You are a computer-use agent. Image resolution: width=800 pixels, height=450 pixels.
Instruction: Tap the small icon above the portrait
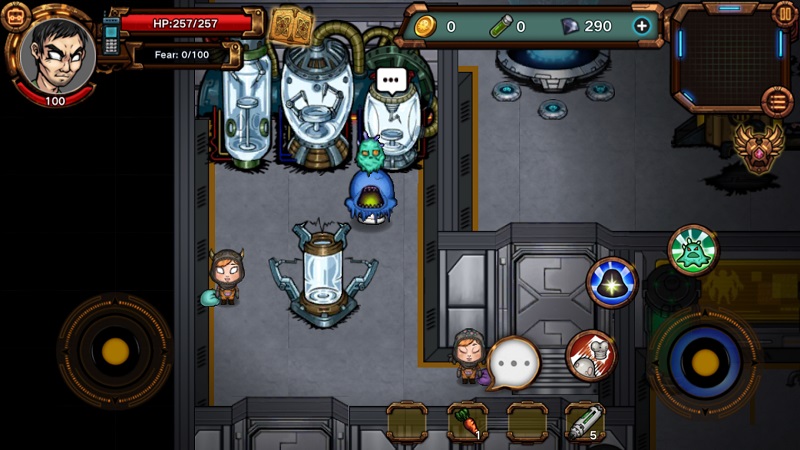(16, 15)
